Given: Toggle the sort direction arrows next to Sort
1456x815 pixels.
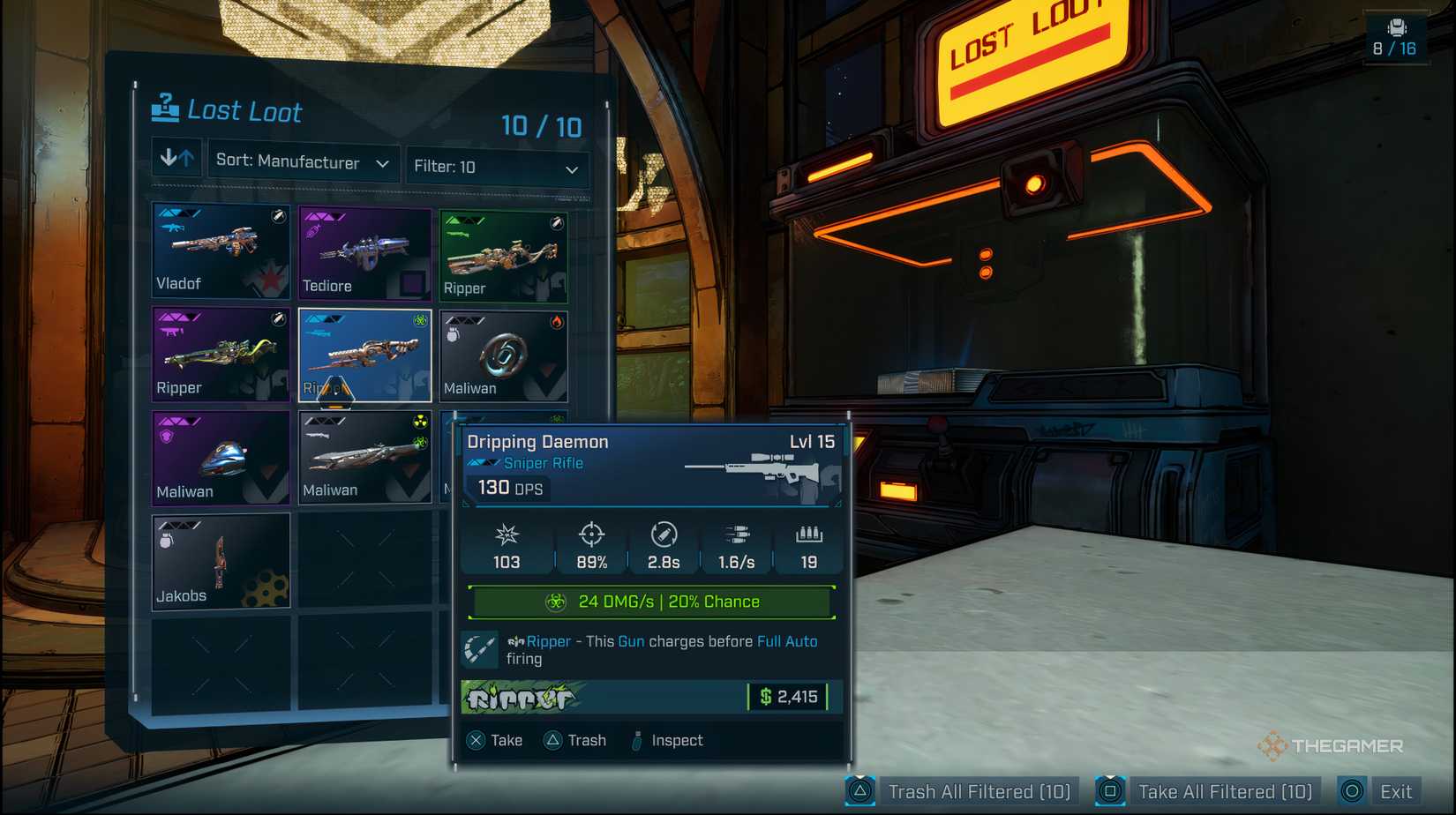Looking at the screenshot, I should tap(176, 157).
